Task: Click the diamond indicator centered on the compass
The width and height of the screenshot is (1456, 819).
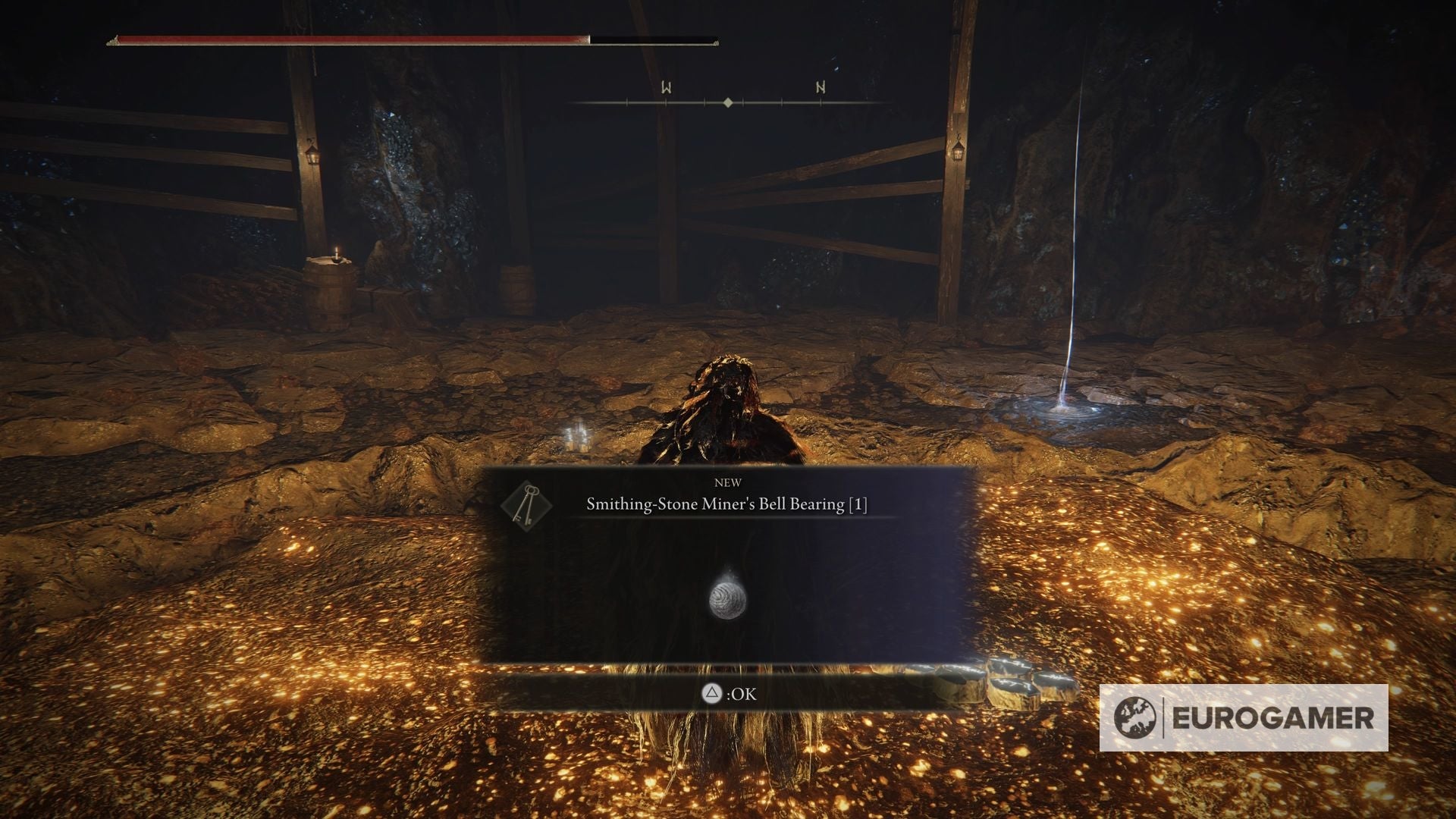Action: coord(729,101)
